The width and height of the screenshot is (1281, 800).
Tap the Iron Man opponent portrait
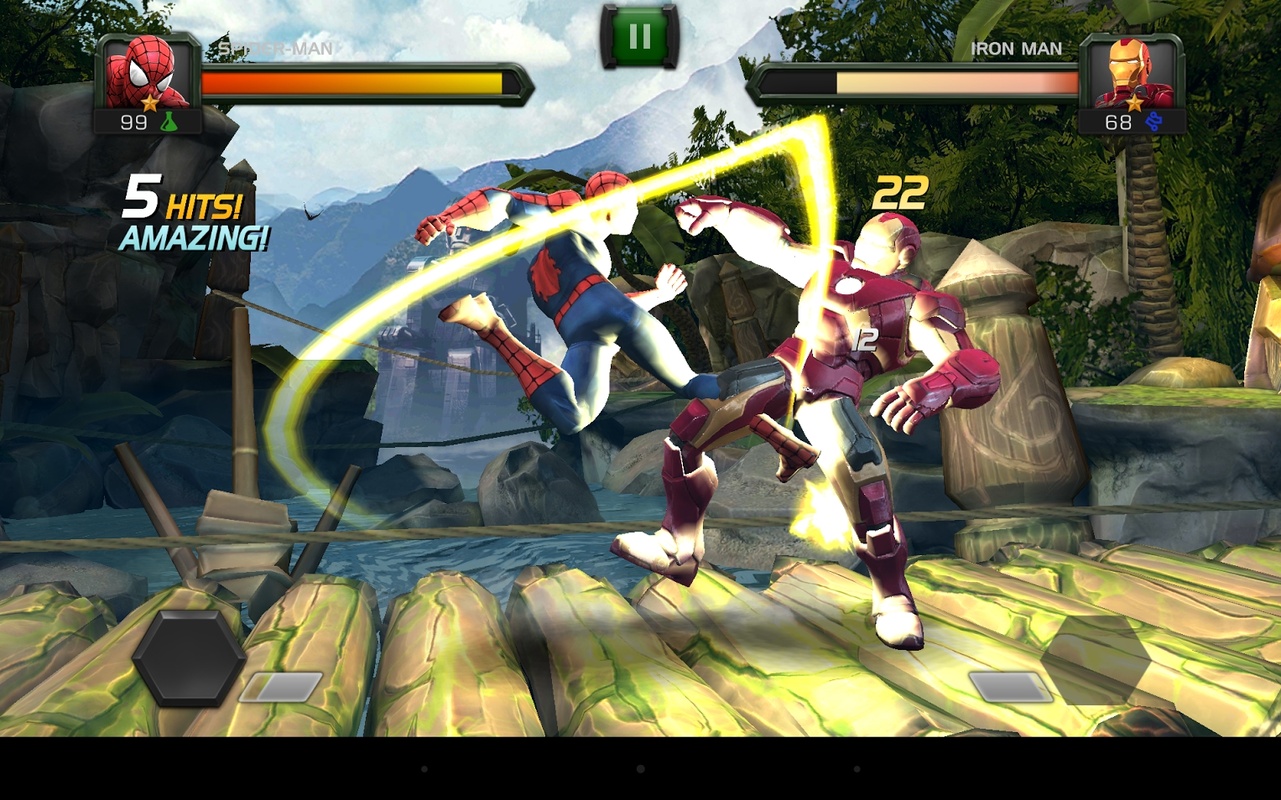coord(1133,72)
